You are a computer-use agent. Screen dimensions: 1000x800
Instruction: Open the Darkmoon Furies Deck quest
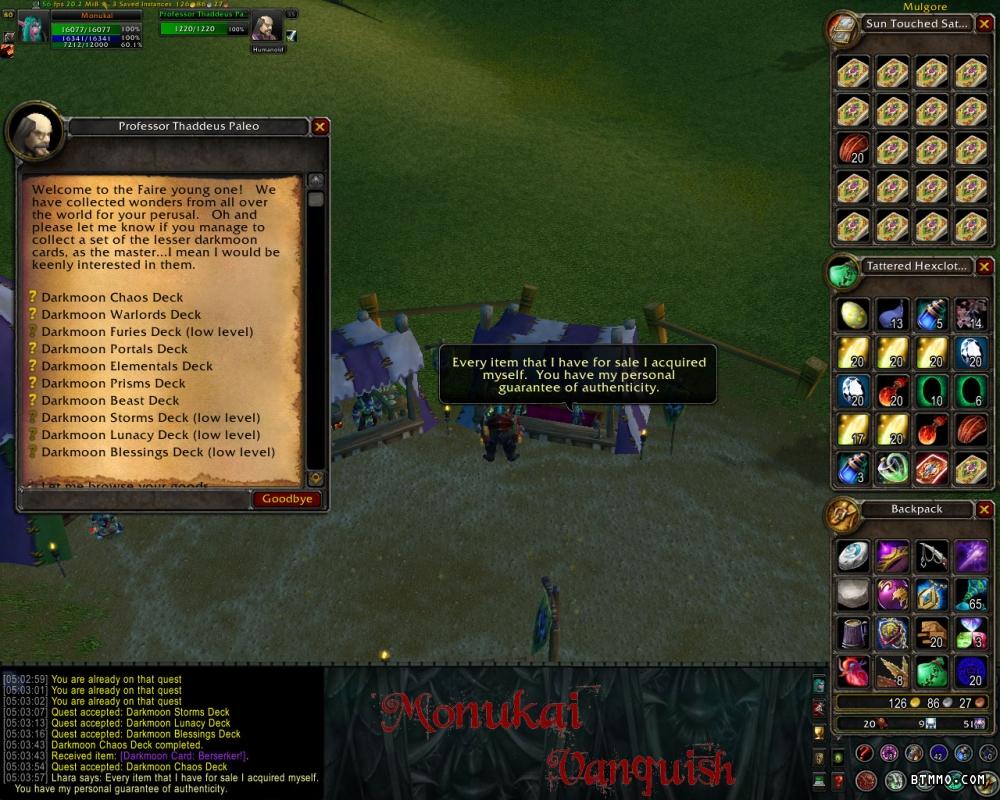click(x=147, y=331)
